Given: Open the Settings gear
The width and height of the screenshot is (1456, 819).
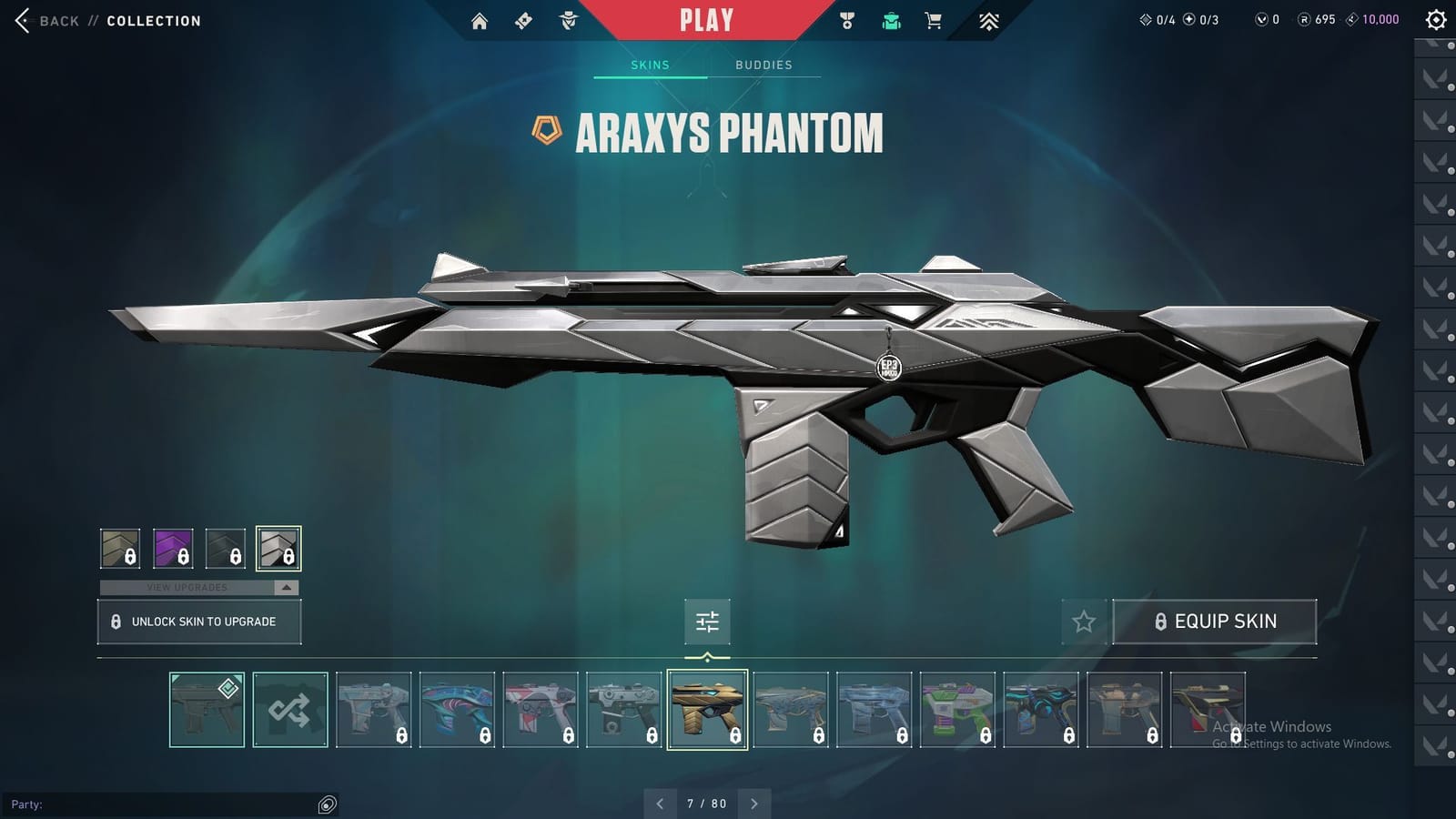Looking at the screenshot, I should [1434, 20].
